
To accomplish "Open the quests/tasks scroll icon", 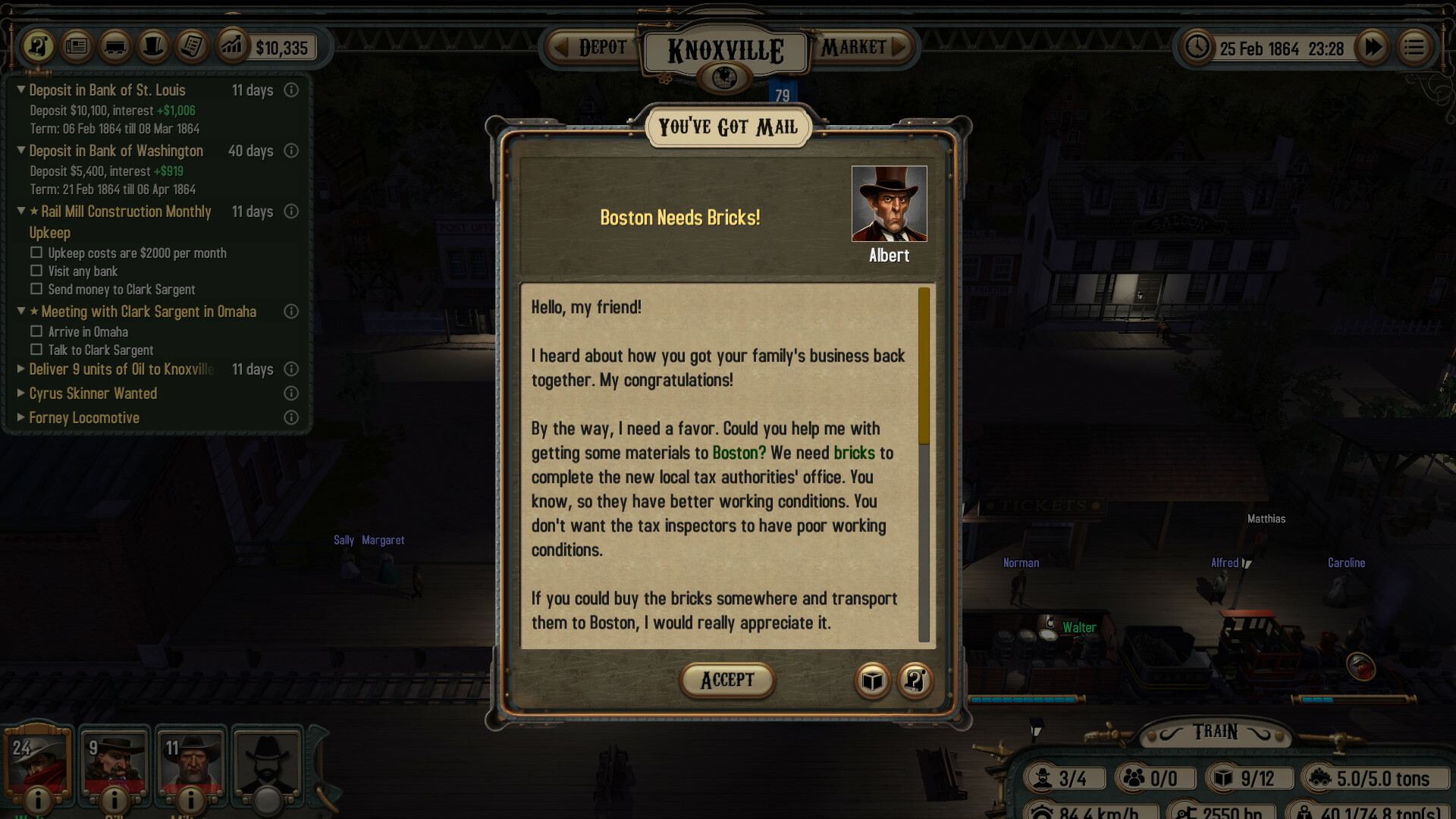I will tap(37, 46).
